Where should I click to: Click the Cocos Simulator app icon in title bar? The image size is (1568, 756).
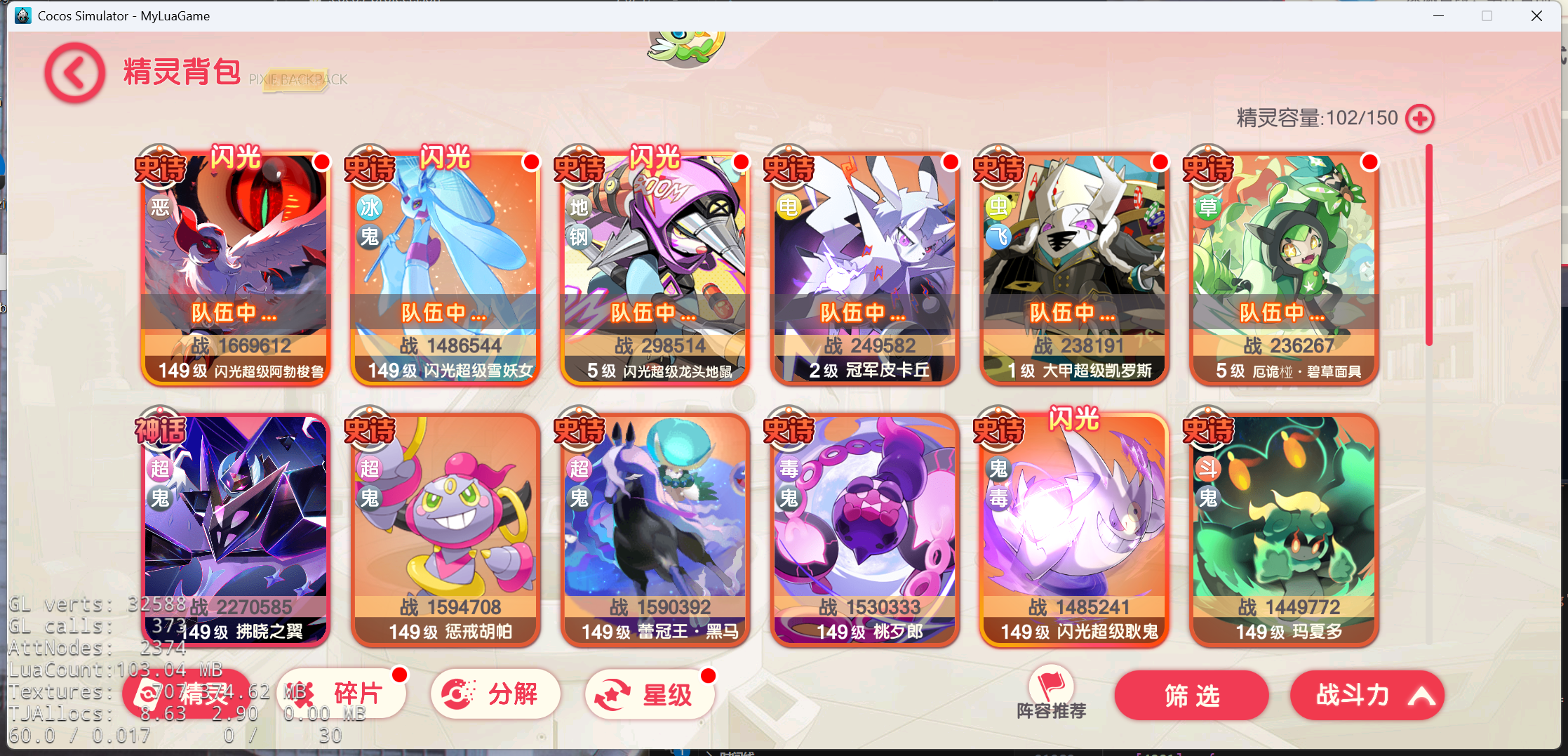point(23,15)
